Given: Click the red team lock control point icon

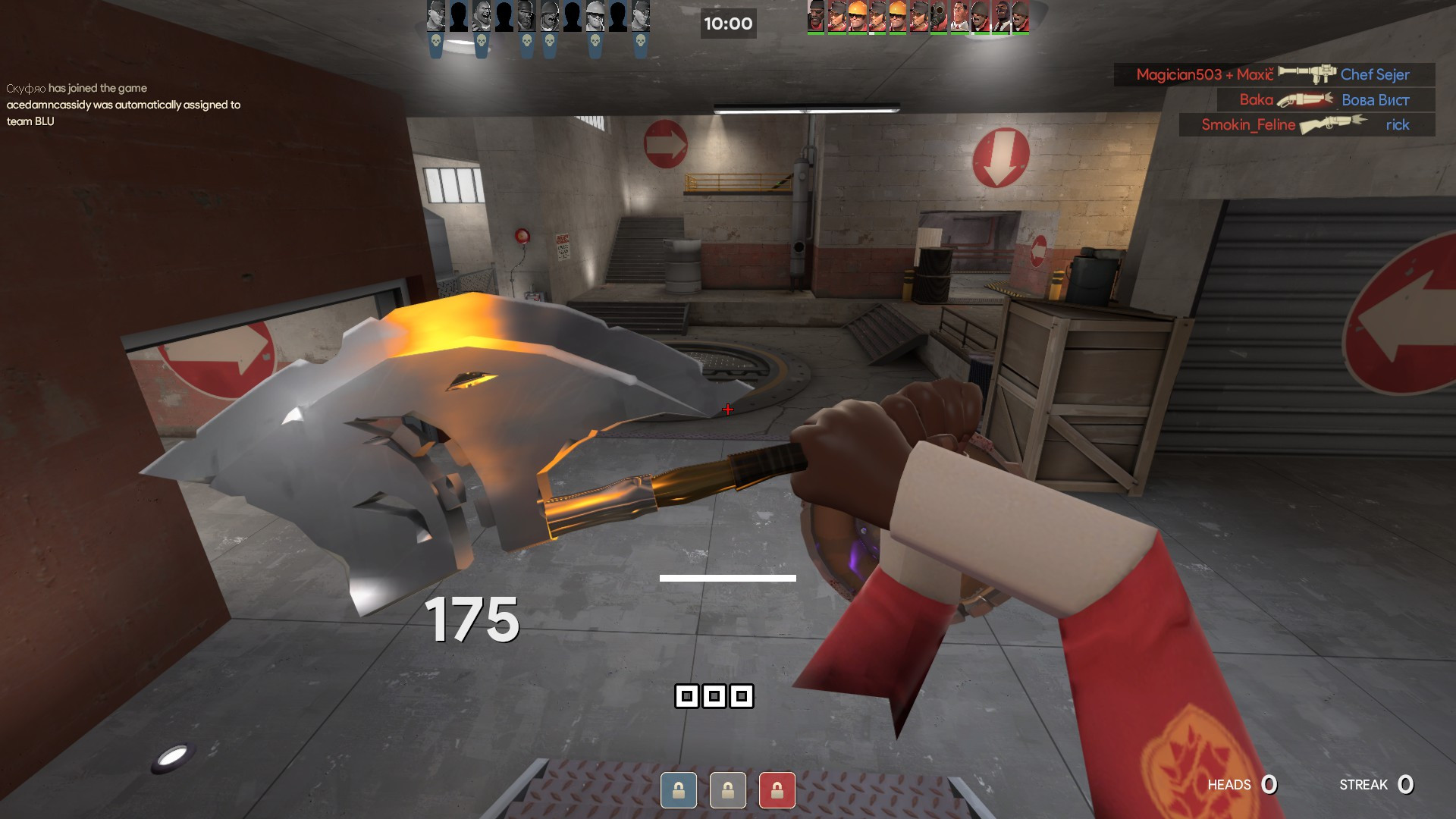Looking at the screenshot, I should click(778, 790).
